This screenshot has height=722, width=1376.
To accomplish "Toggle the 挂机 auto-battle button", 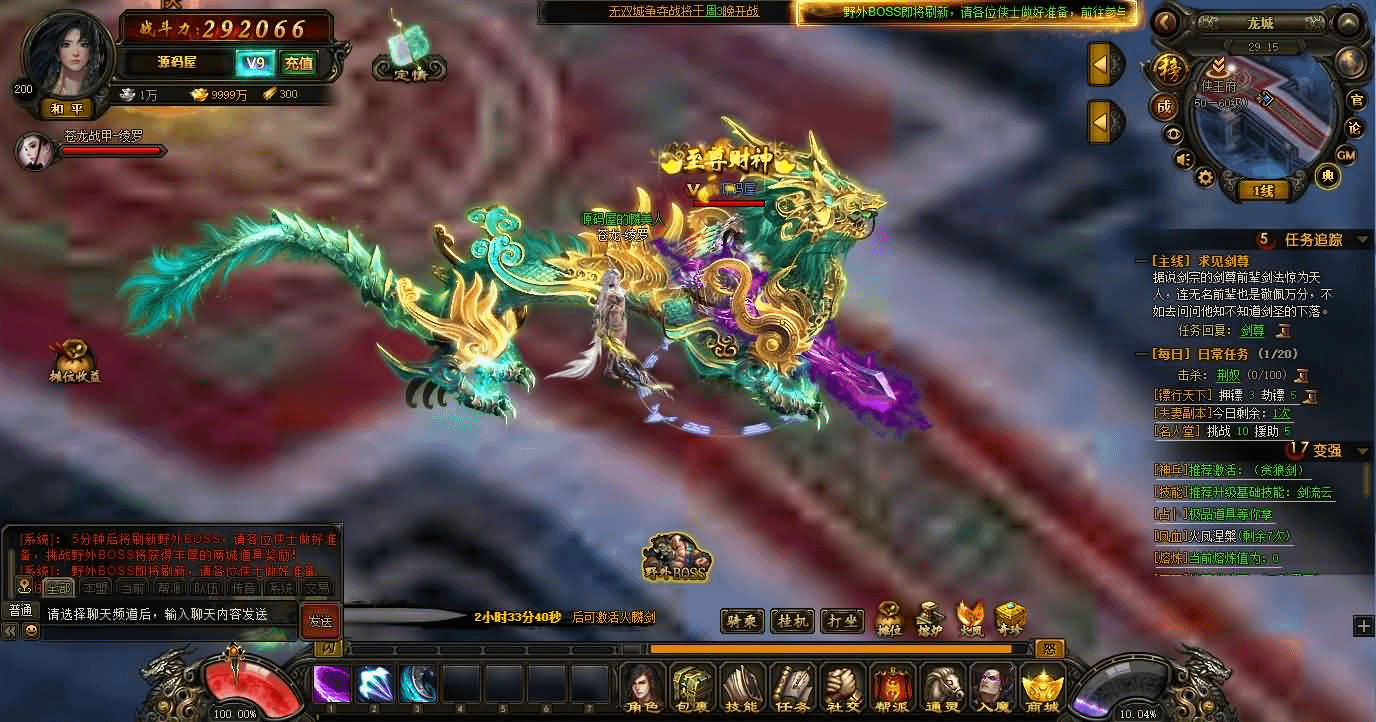I will click(795, 621).
